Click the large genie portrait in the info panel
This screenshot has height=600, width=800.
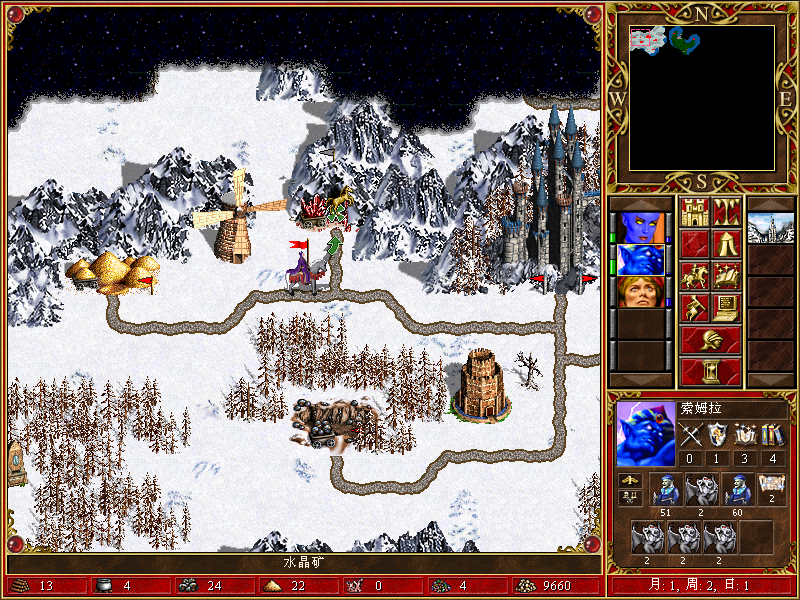(x=646, y=433)
